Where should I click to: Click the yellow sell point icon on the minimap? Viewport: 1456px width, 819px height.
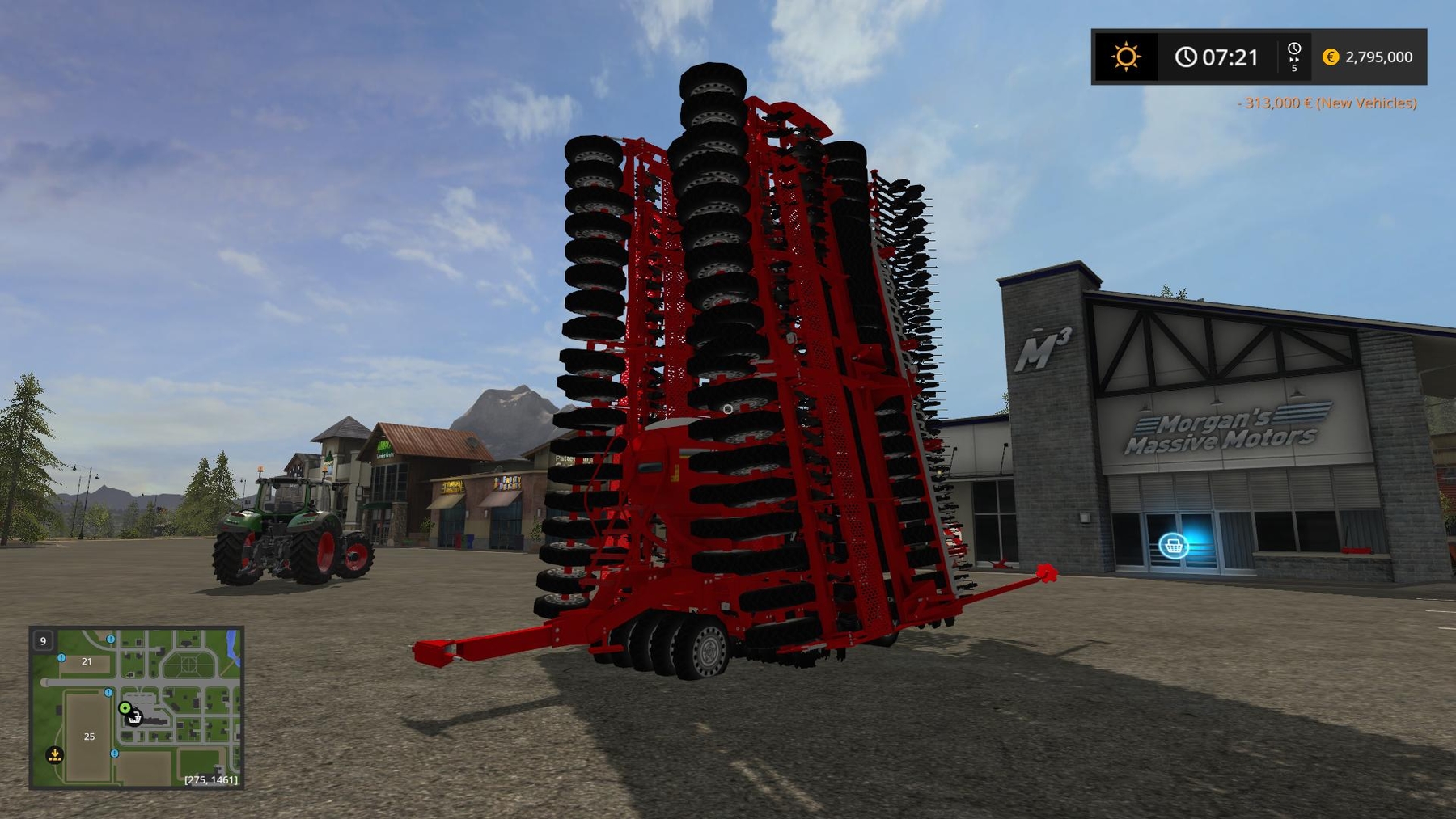tap(56, 755)
